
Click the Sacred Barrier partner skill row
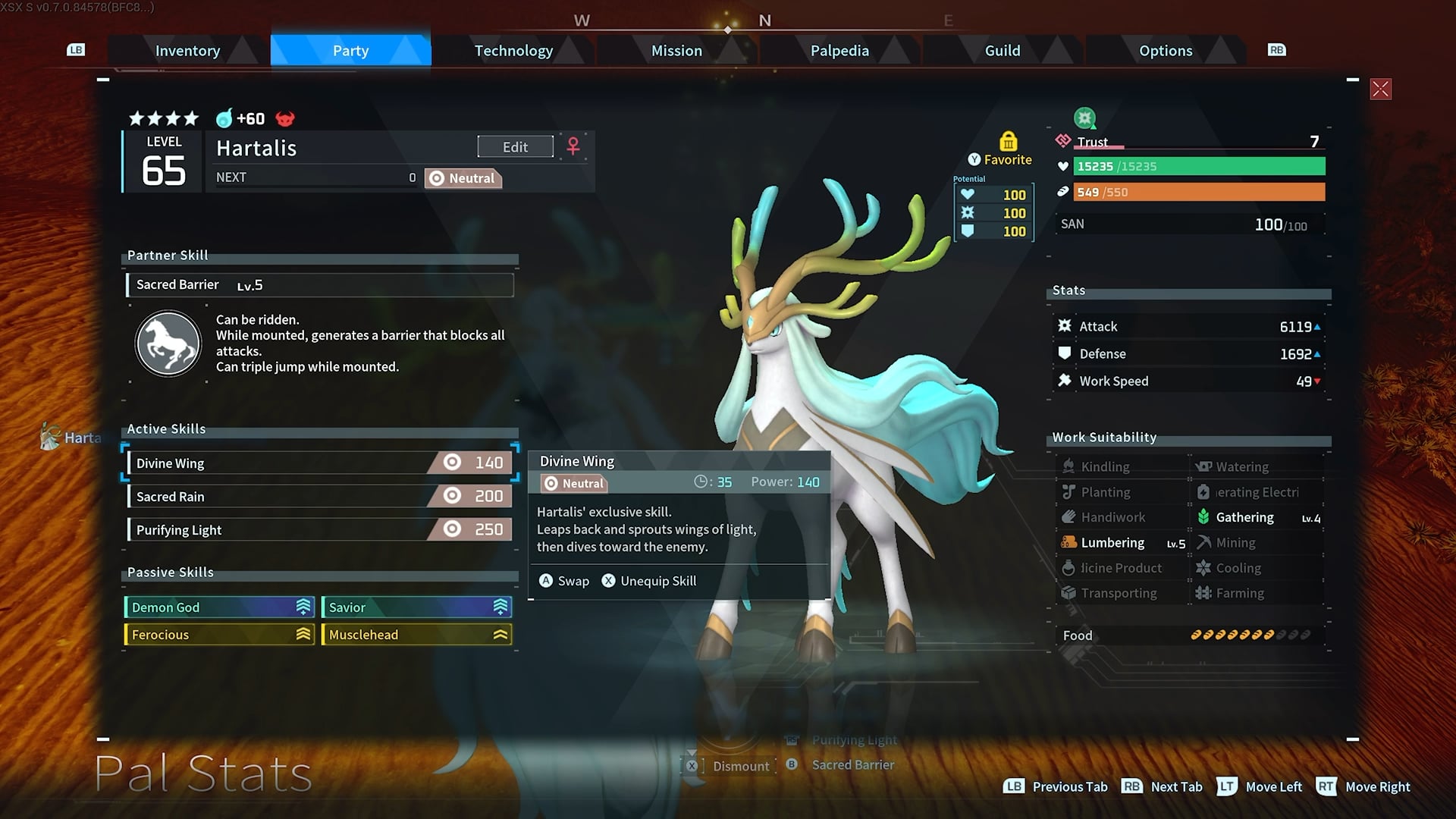pos(319,285)
